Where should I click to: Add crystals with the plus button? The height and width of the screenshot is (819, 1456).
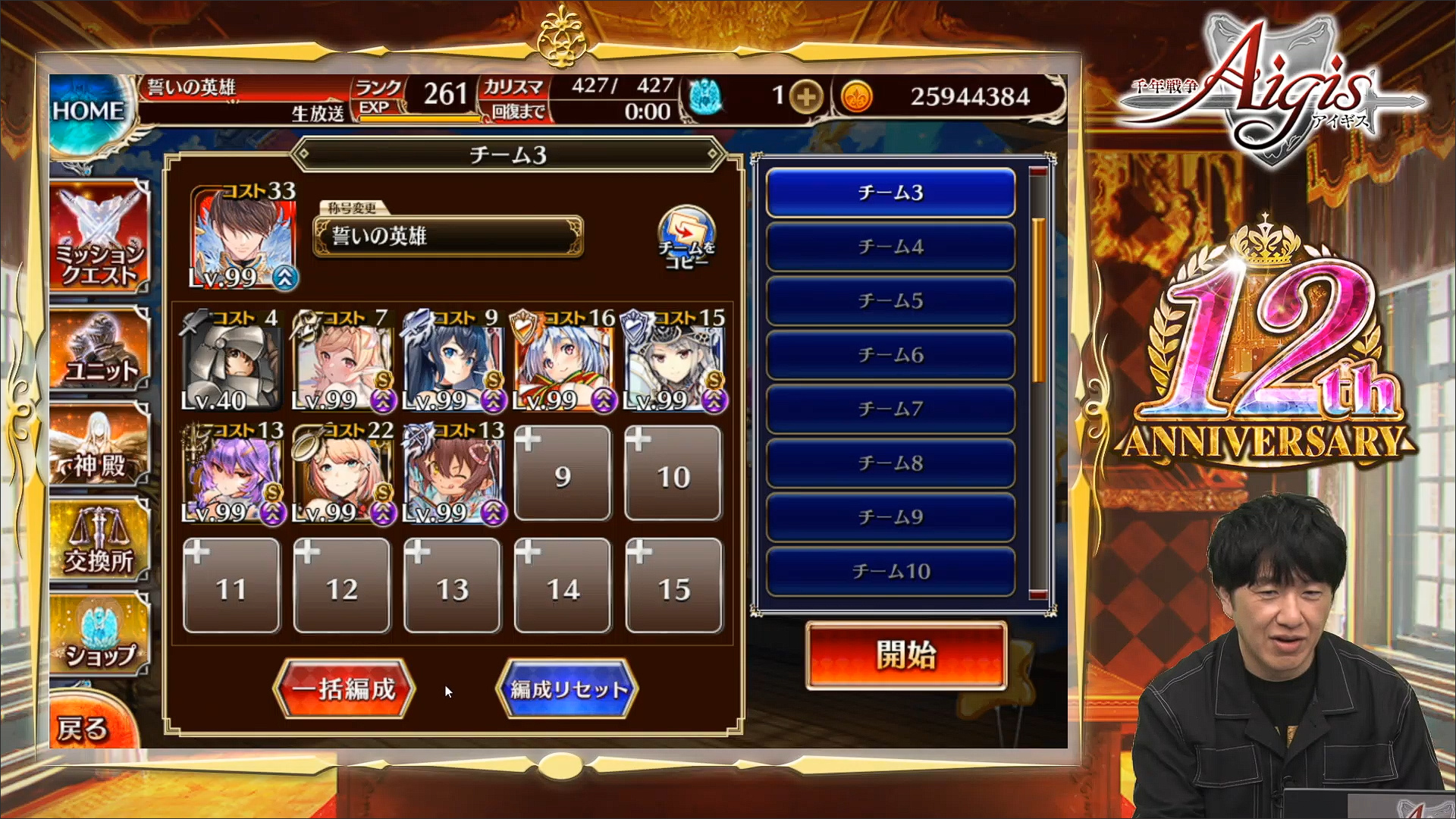point(806,97)
